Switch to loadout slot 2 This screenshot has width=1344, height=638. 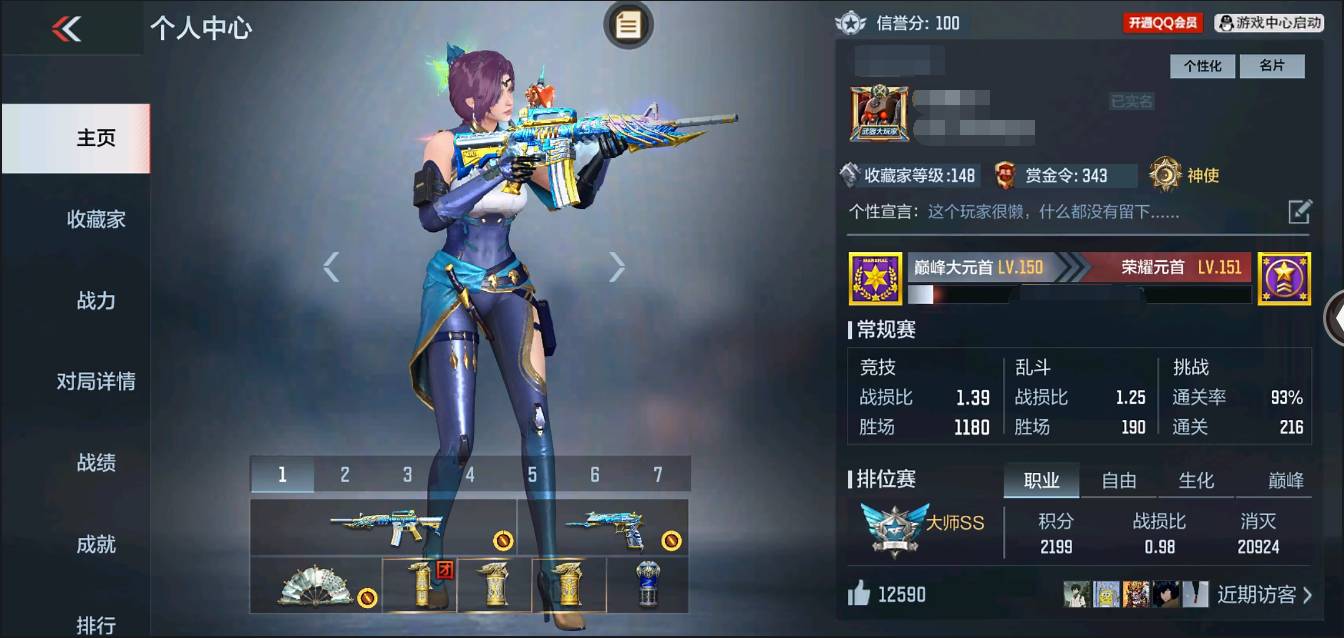tap(345, 475)
